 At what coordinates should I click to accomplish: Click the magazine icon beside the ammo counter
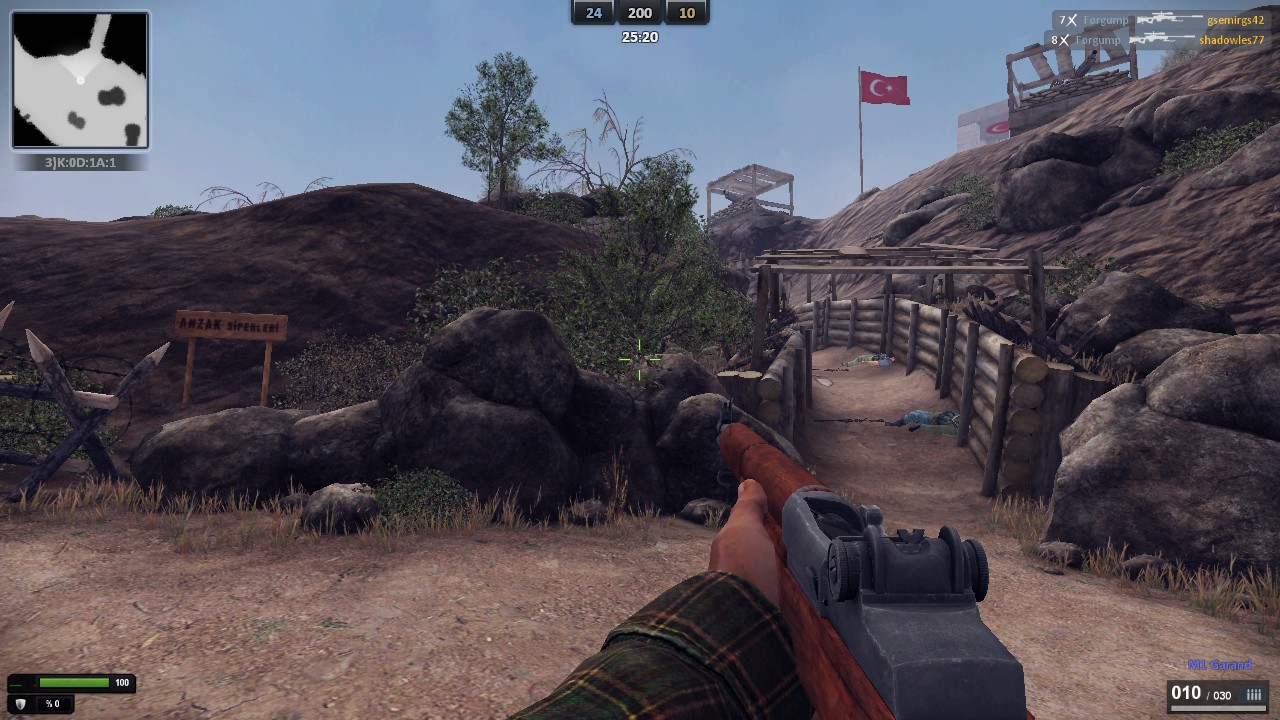(x=1253, y=692)
